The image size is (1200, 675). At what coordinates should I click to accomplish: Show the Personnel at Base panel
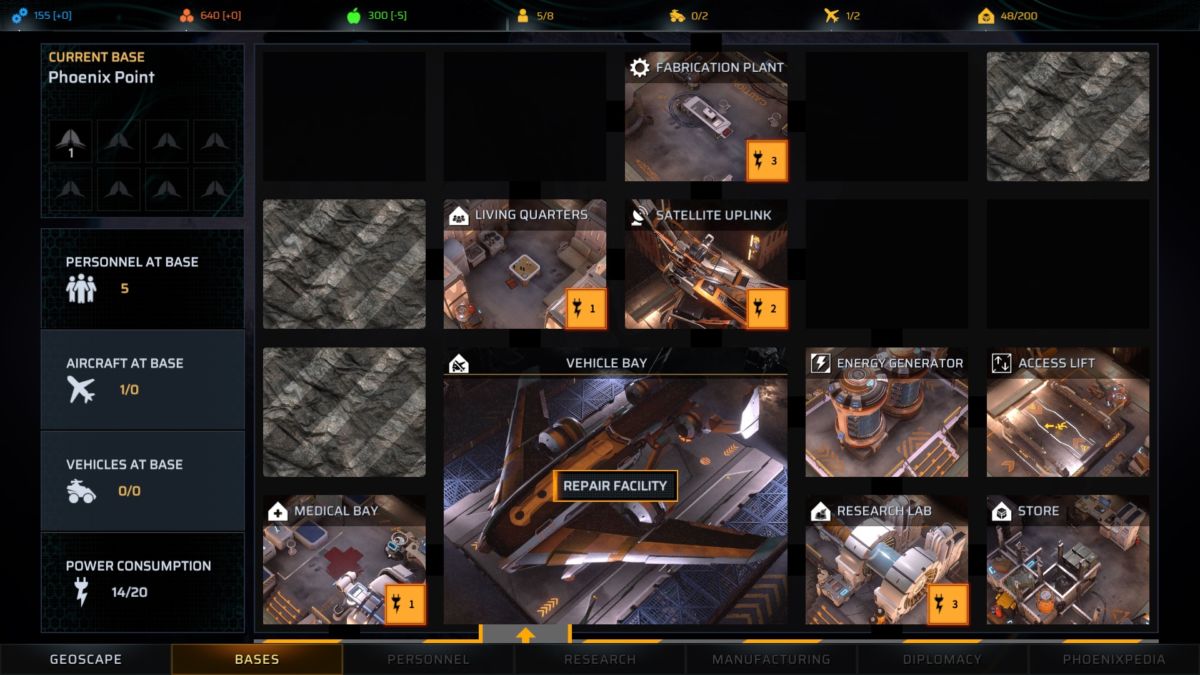(x=142, y=277)
